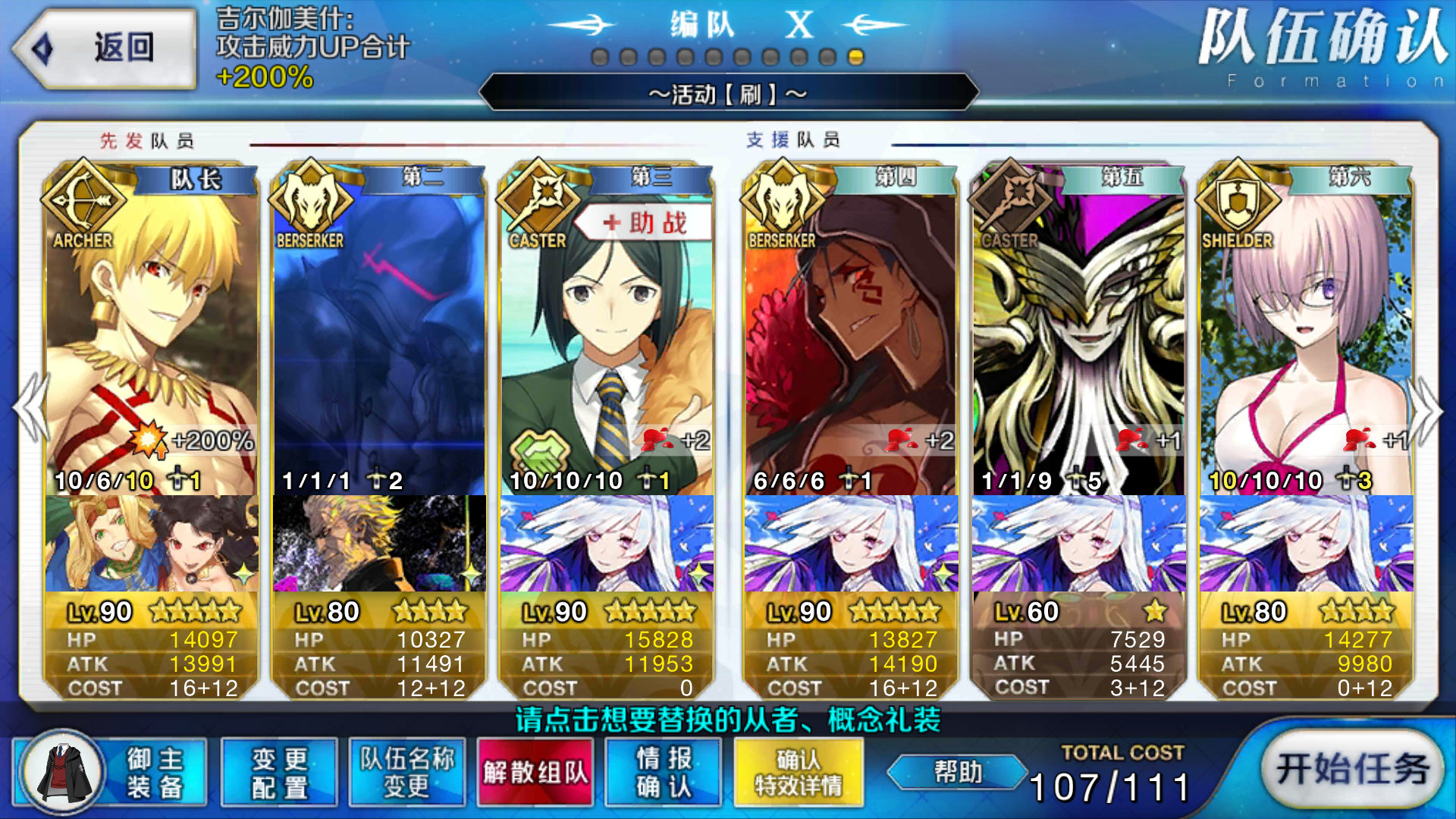The image size is (1456, 819).
Task: Select the second-slot Lv.80 Berserker card
Action: click(x=379, y=341)
